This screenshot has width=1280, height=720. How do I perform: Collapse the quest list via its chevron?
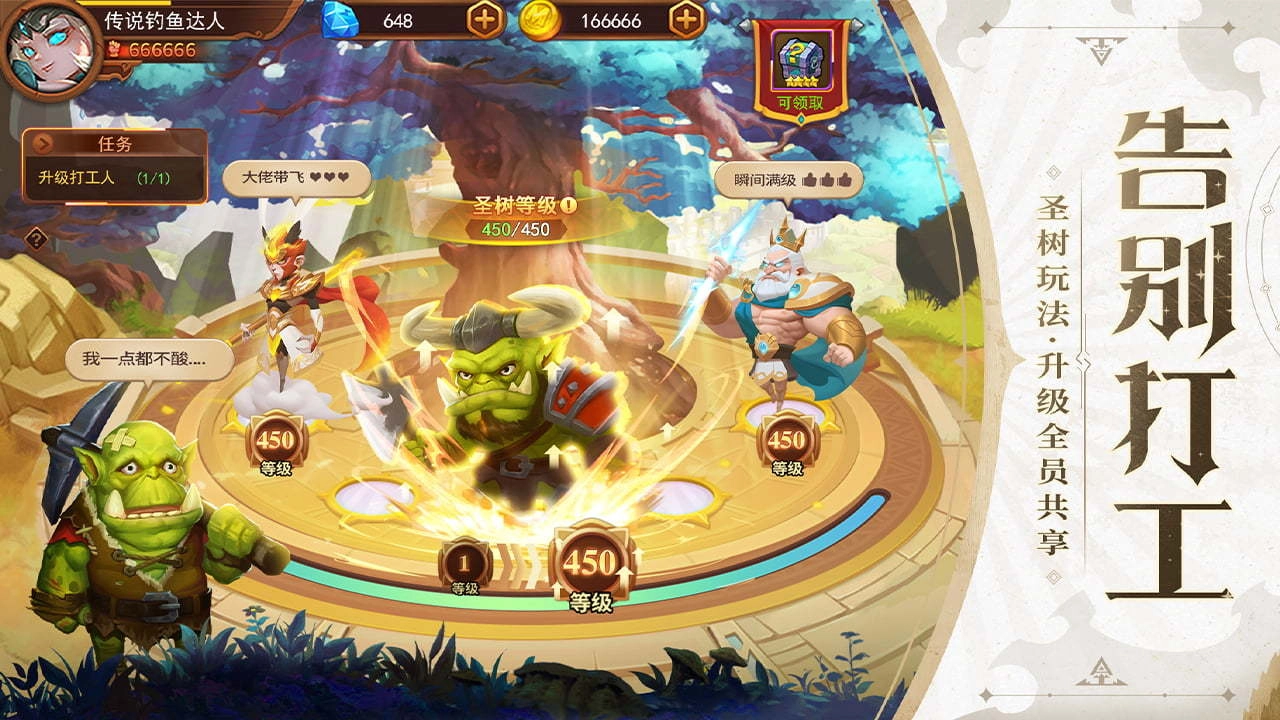43,143
